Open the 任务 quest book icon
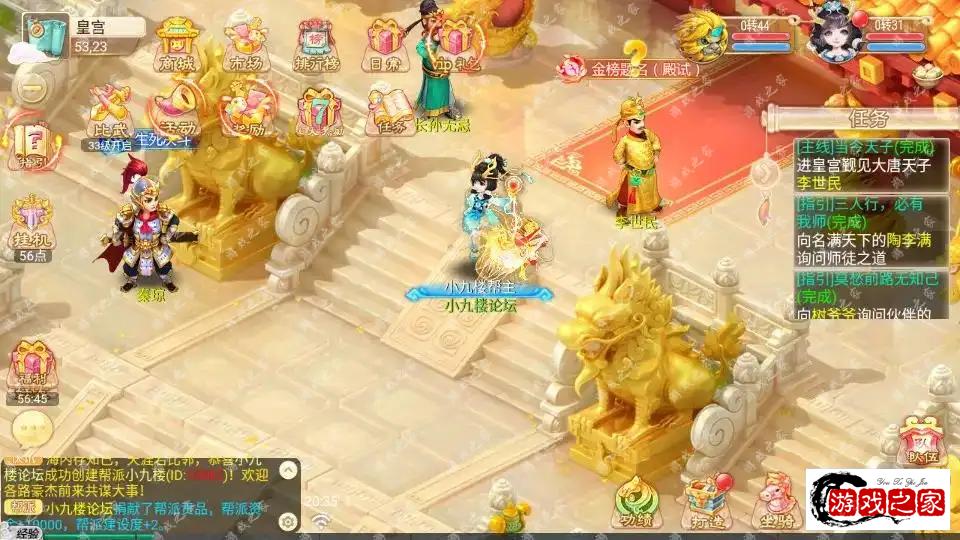The width and height of the screenshot is (960, 540). click(x=389, y=111)
